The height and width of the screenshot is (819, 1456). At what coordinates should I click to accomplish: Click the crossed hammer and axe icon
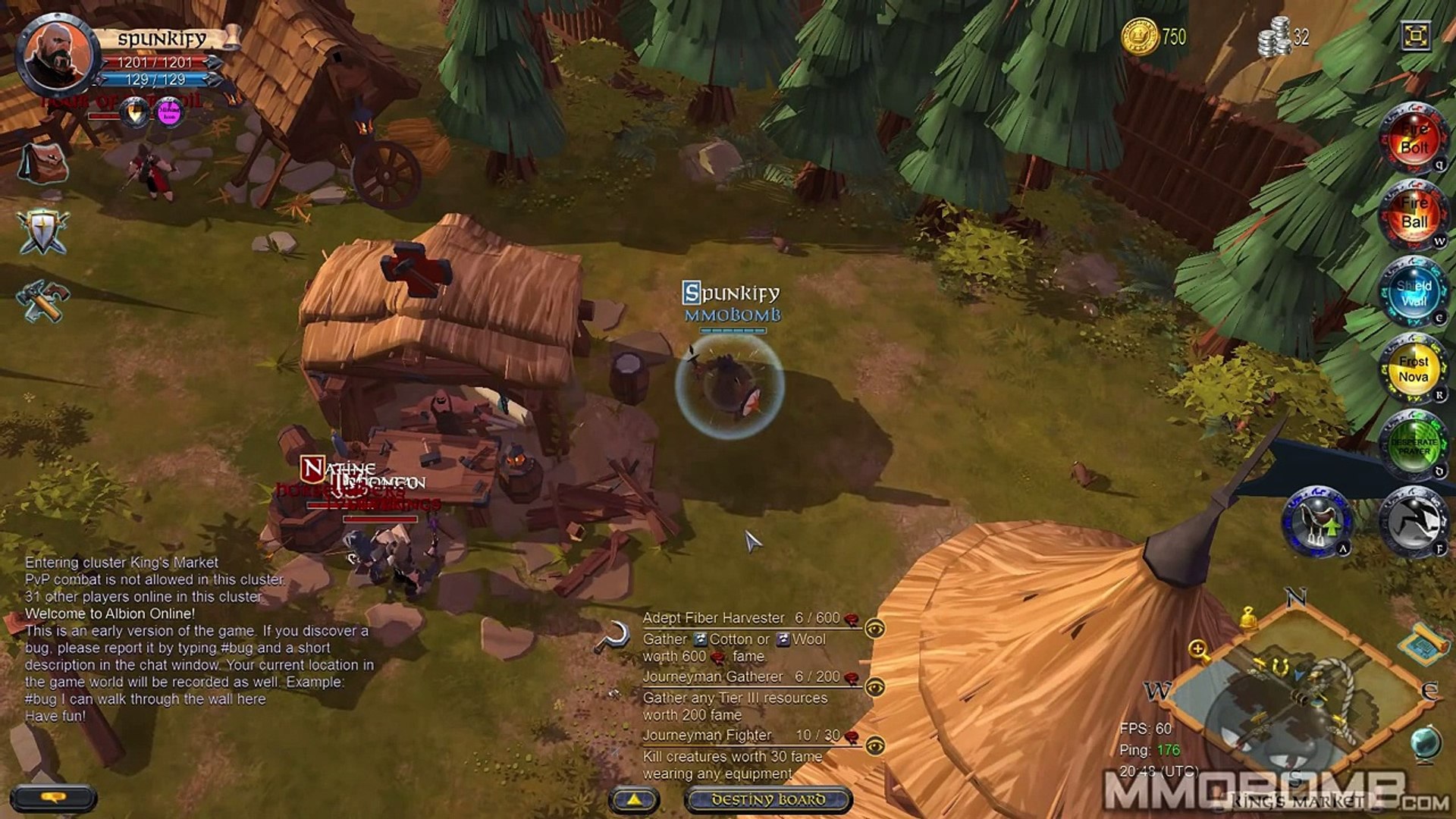click(42, 300)
